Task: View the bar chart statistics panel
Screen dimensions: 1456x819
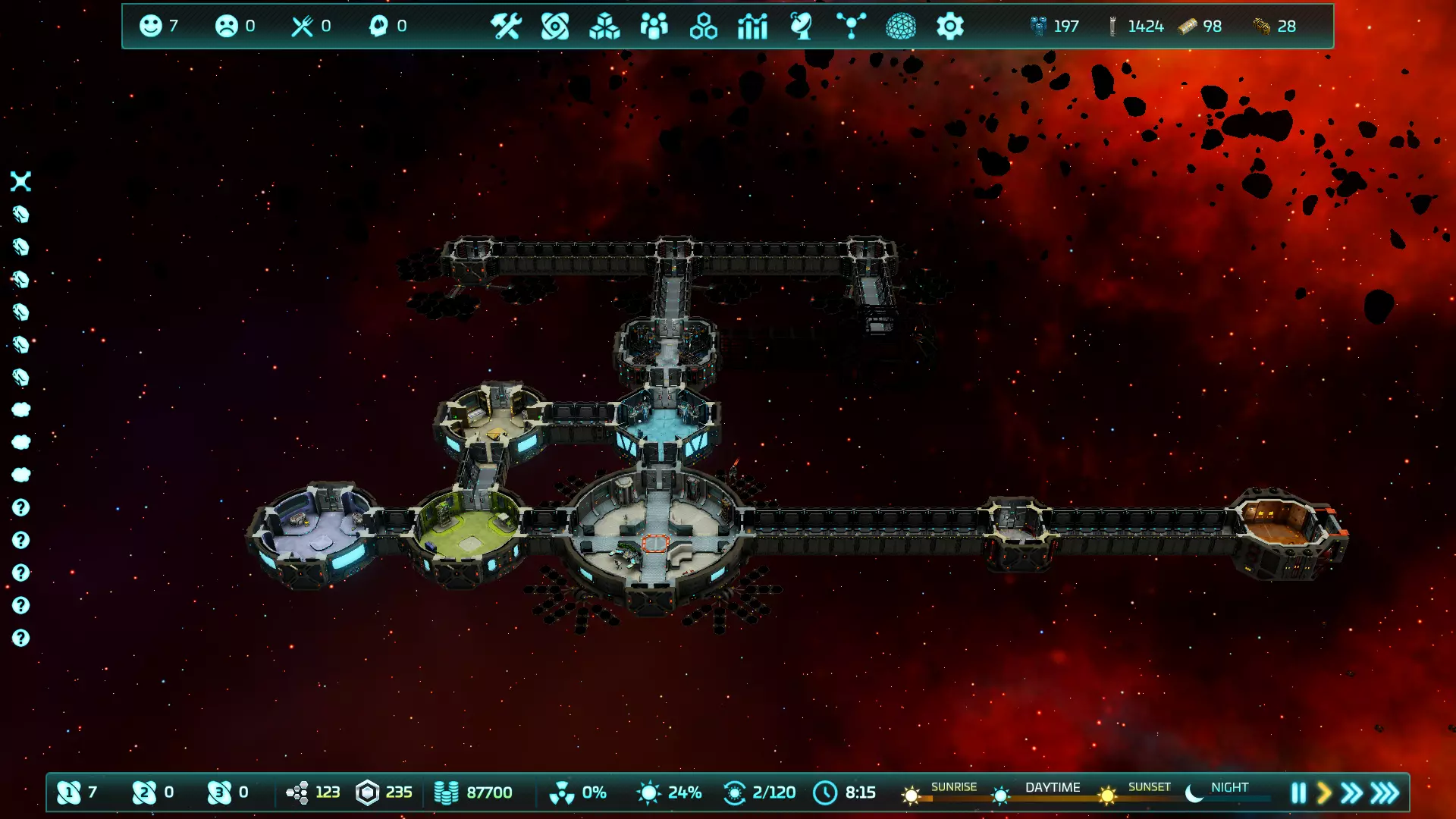Action: pos(752,27)
